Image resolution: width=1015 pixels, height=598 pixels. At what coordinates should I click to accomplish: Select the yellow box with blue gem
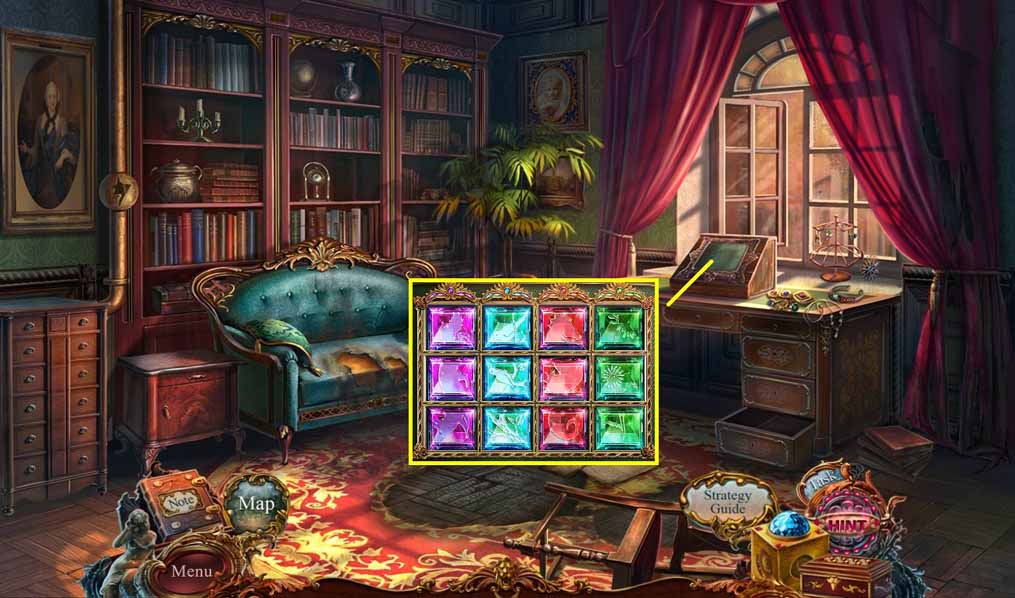tap(788, 545)
